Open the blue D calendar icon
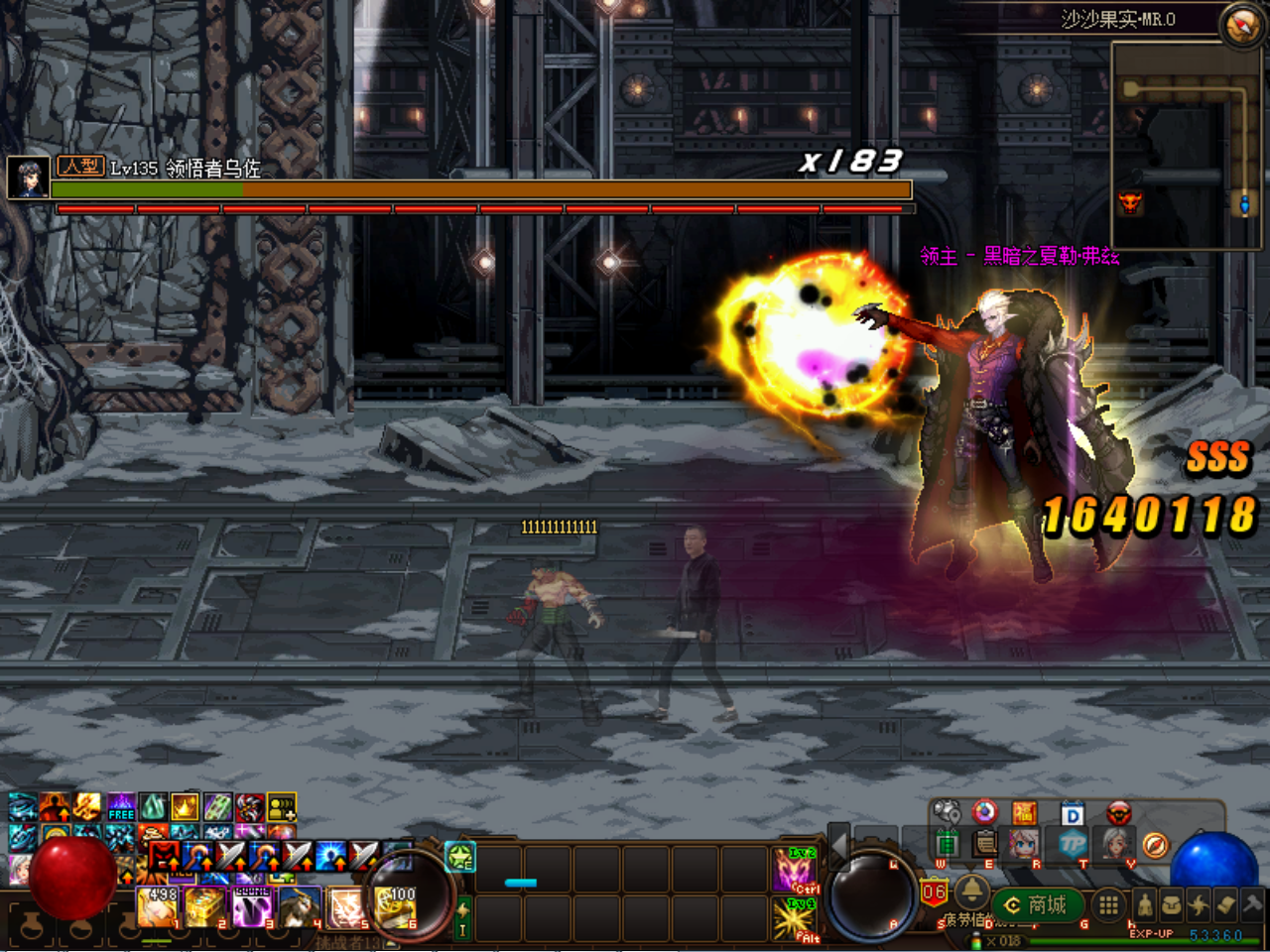This screenshot has height=952, width=1270. (x=1073, y=815)
